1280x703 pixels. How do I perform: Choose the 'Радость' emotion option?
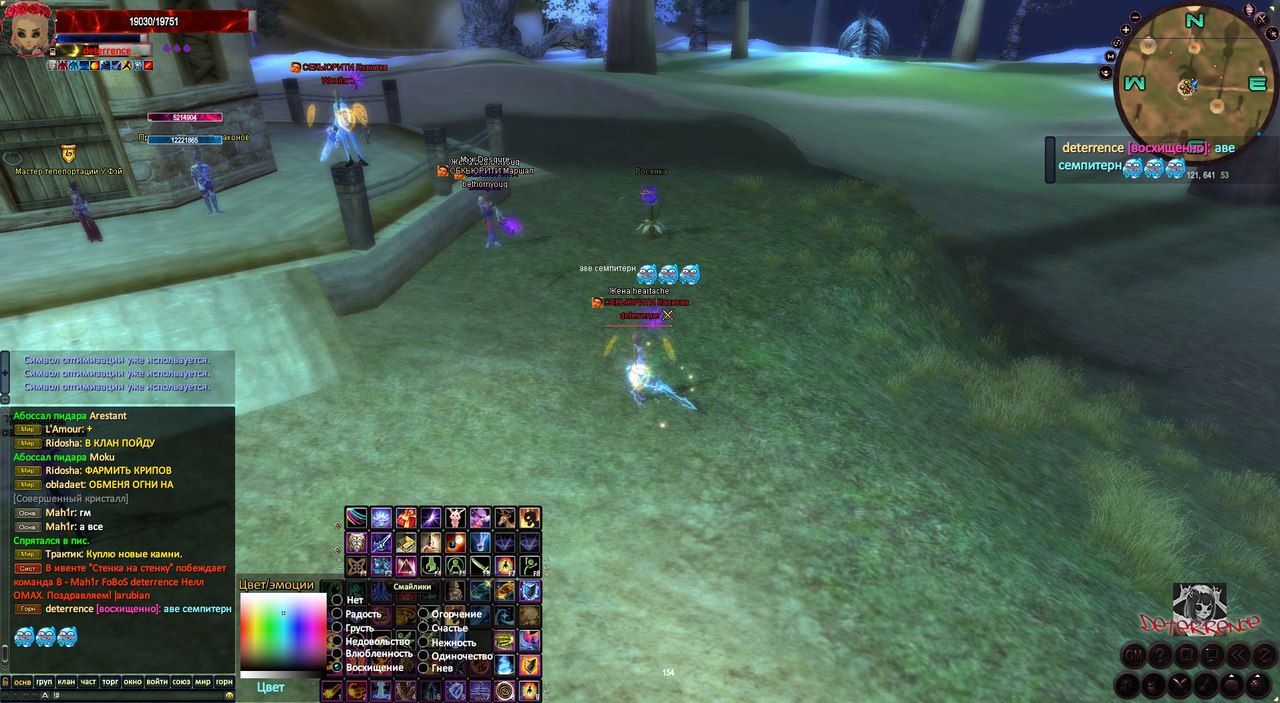click(x=338, y=614)
